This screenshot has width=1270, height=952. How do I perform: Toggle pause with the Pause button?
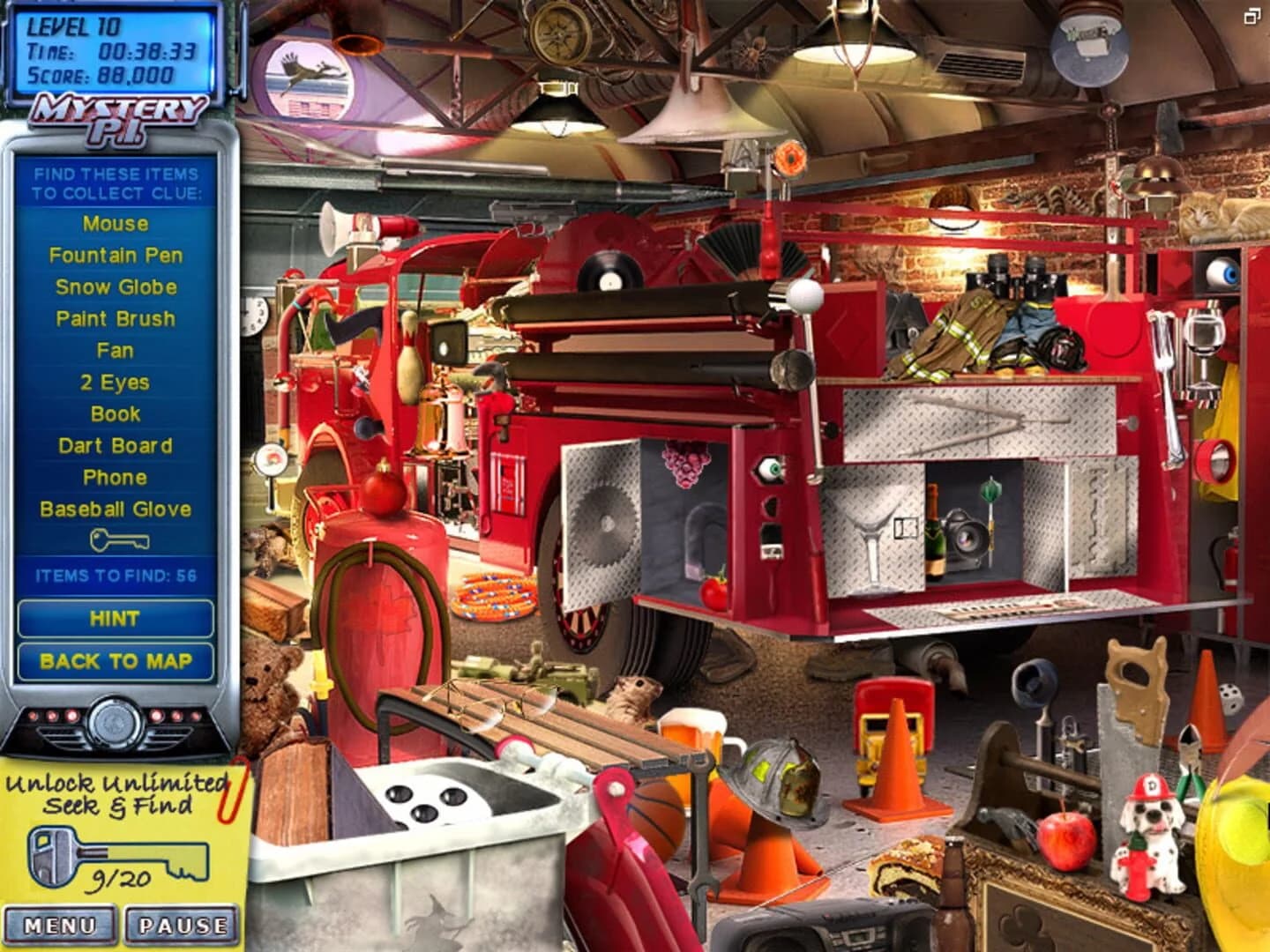(183, 925)
